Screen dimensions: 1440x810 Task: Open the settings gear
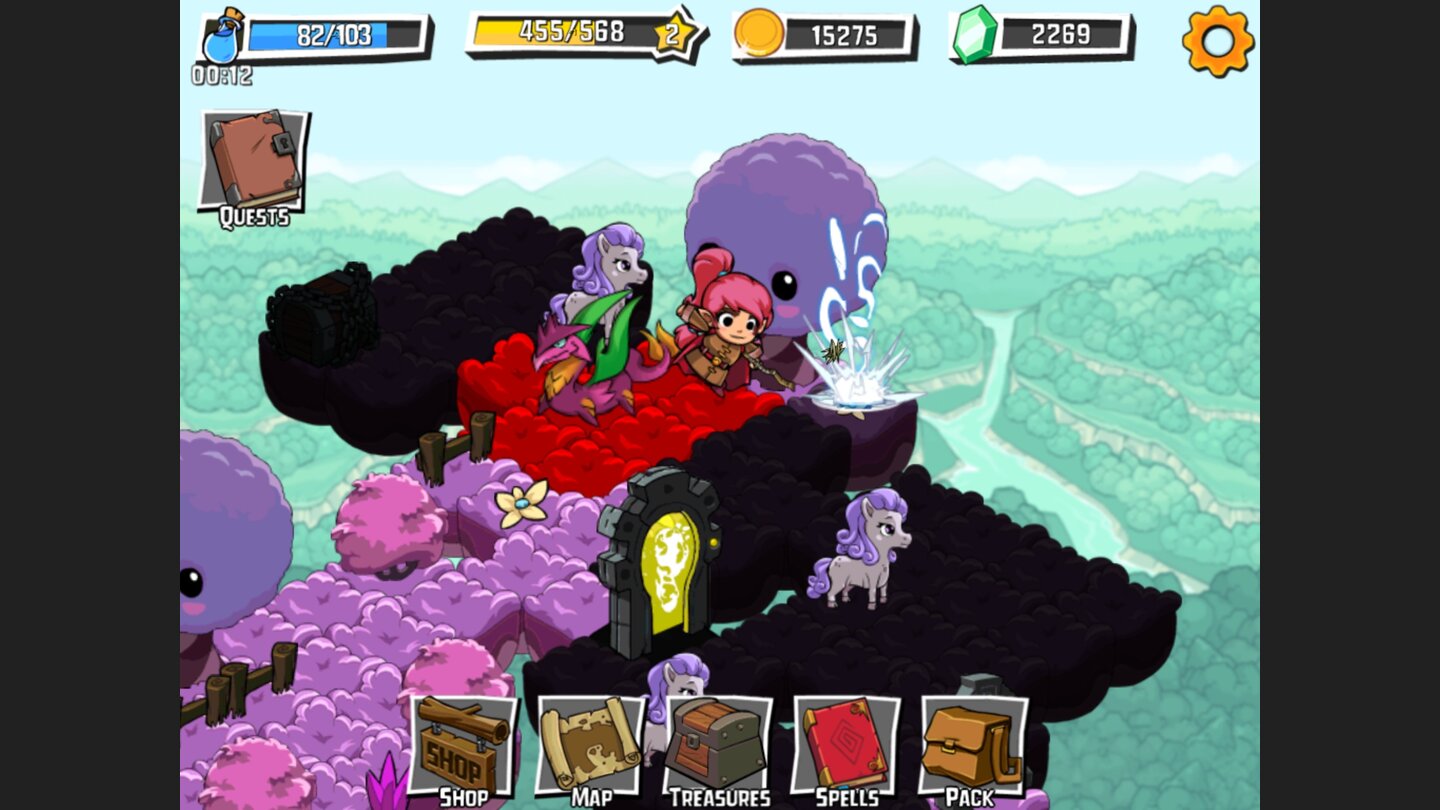[1218, 42]
